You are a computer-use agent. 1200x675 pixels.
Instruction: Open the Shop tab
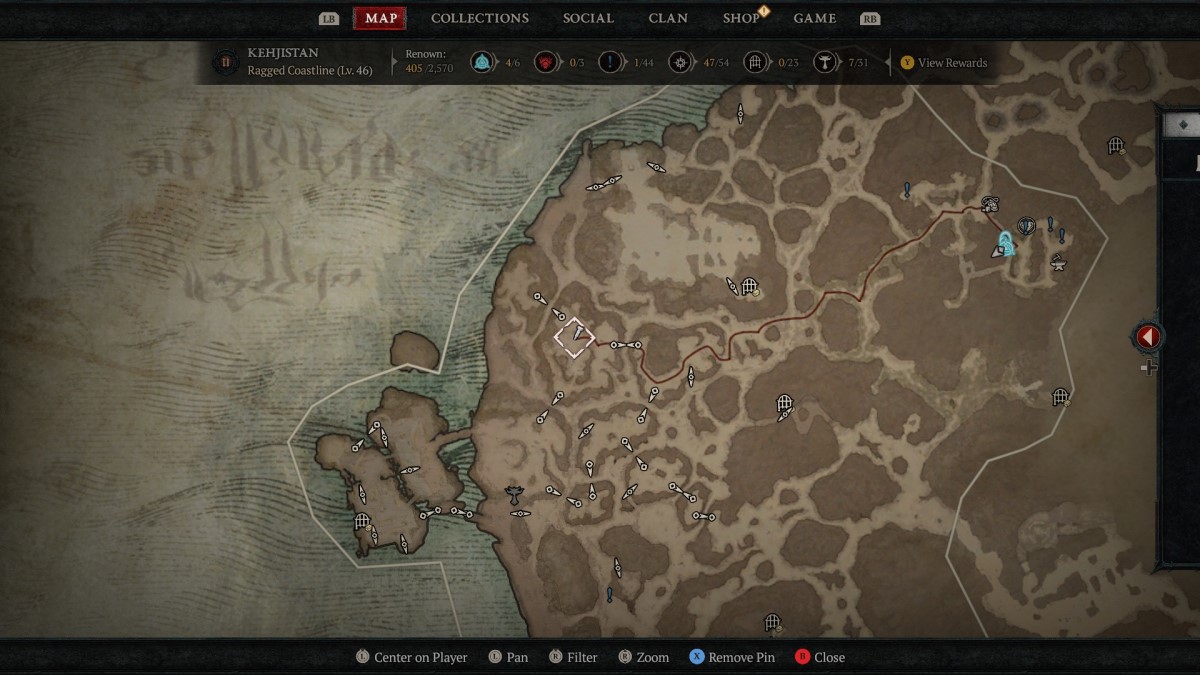tap(741, 18)
